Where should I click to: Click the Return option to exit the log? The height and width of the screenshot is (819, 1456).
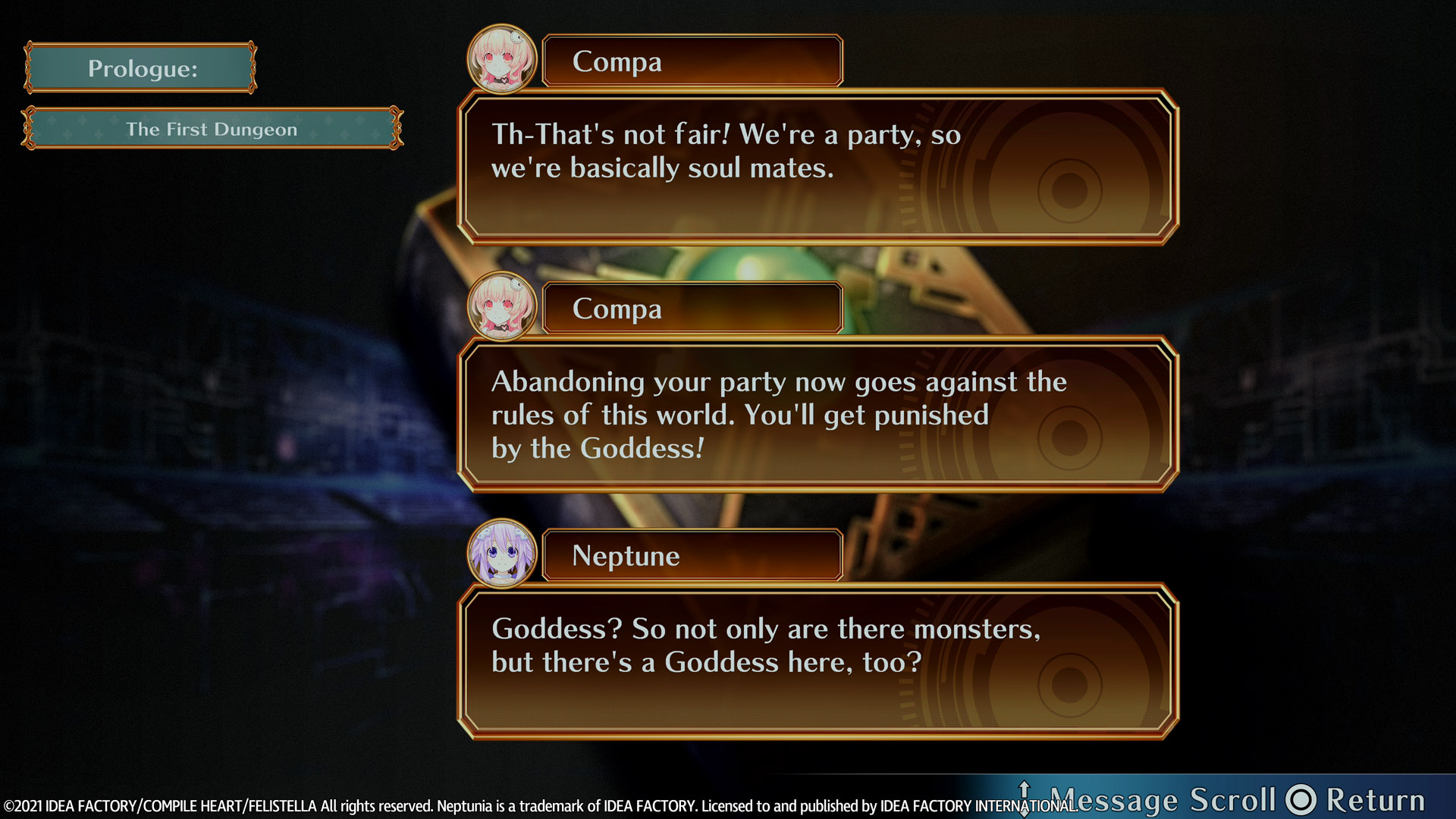click(1357, 800)
